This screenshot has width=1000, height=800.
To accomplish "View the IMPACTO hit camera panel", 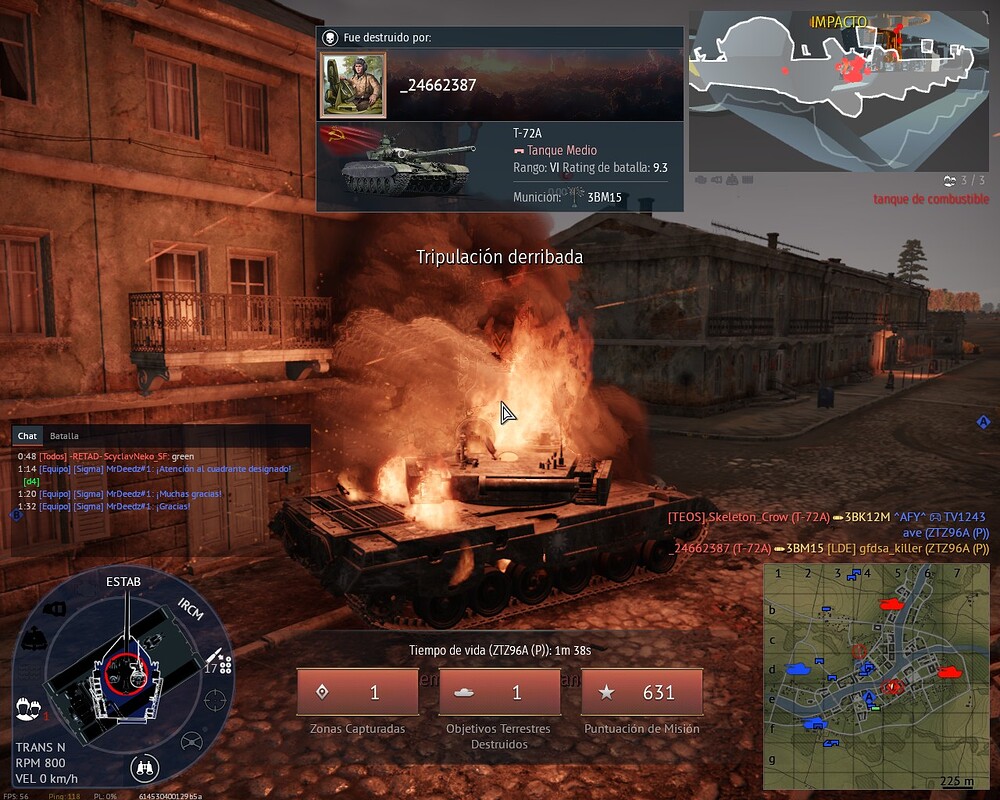I will 838,91.
